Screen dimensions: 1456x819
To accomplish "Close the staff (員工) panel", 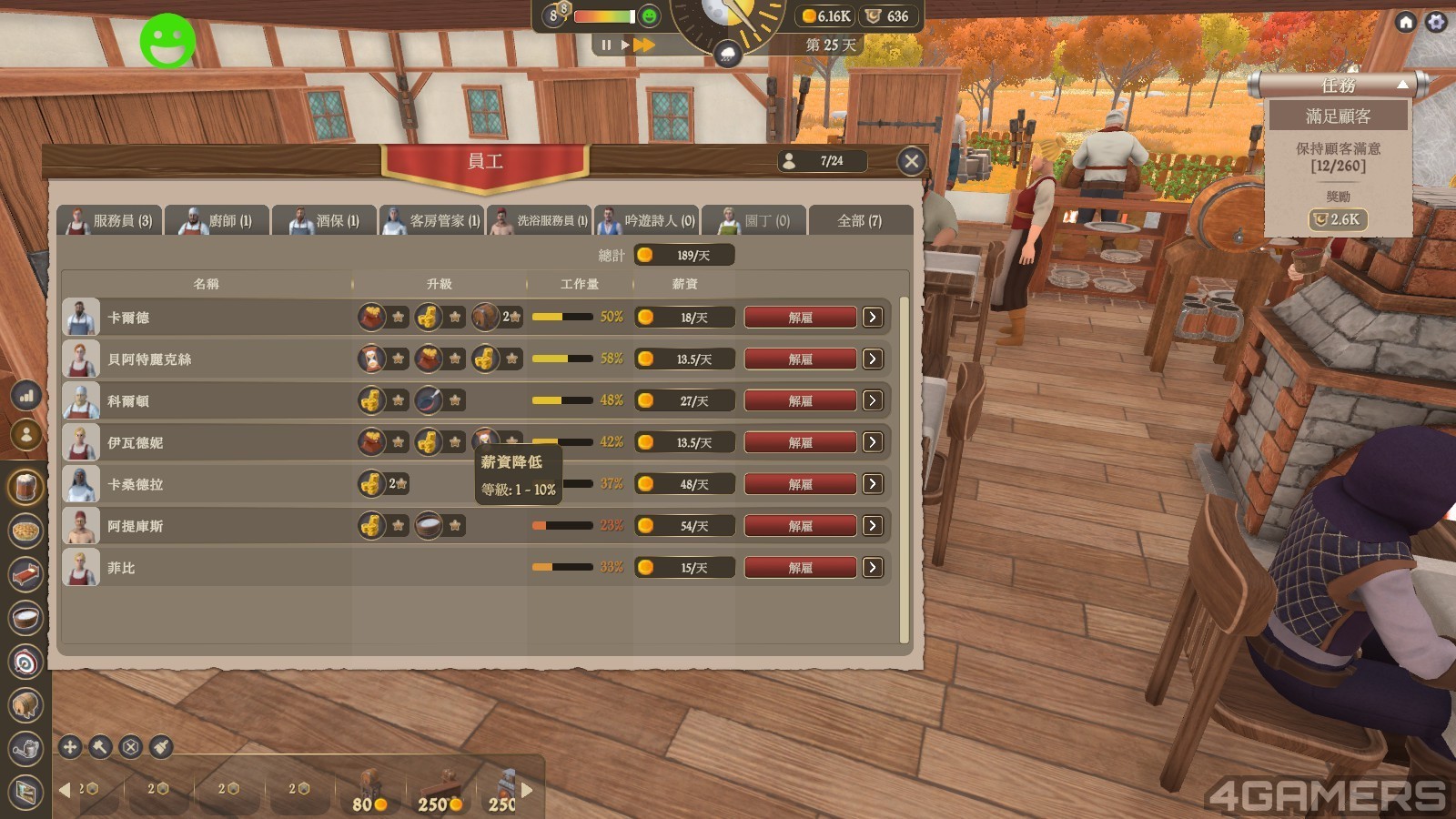I will [x=911, y=161].
